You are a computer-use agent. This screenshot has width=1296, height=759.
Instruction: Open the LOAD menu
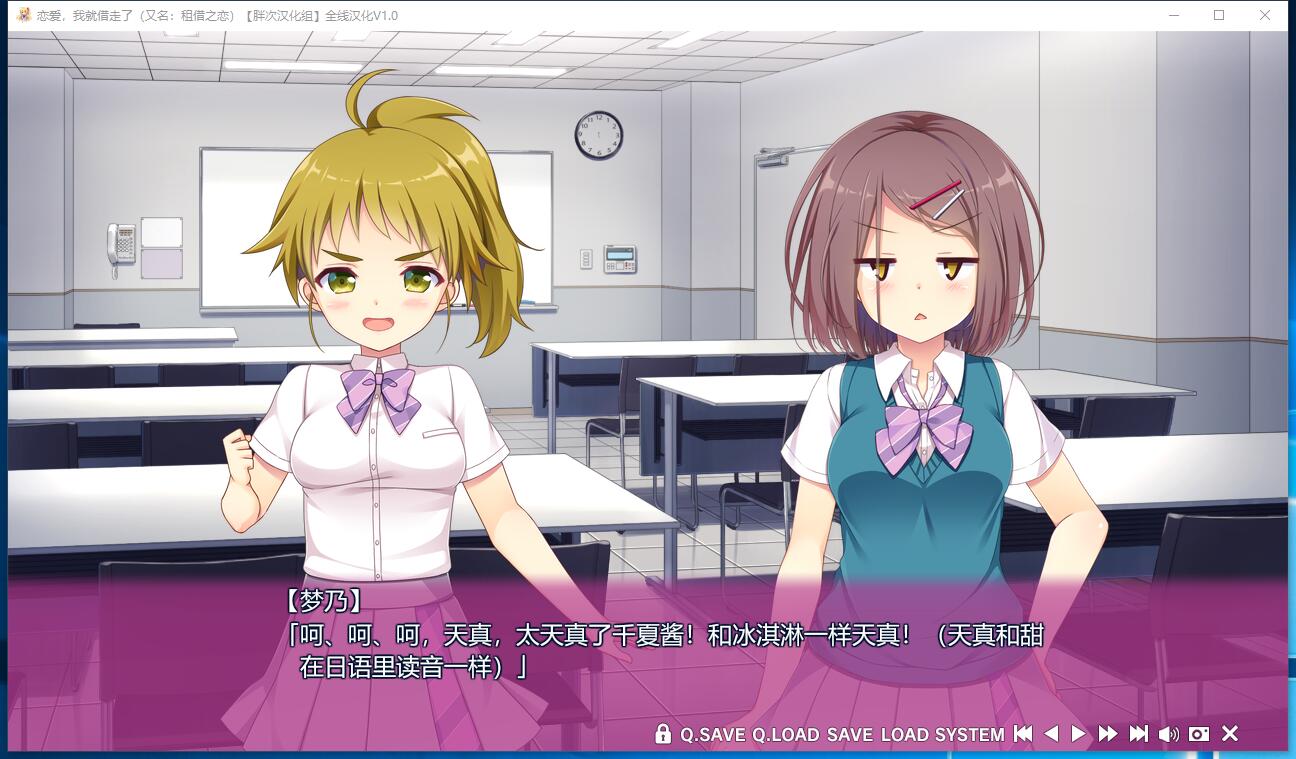(x=904, y=735)
